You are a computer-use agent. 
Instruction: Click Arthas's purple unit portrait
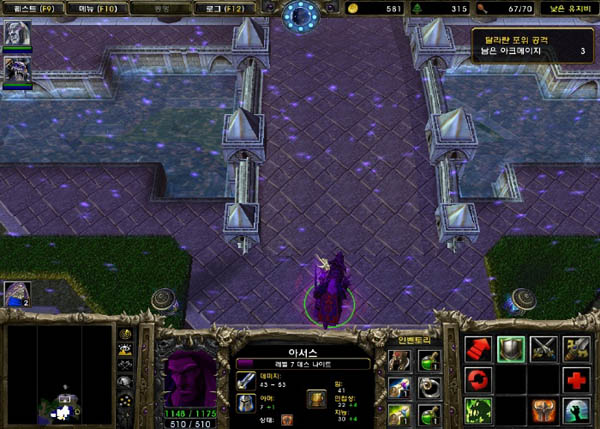[x=188, y=378]
